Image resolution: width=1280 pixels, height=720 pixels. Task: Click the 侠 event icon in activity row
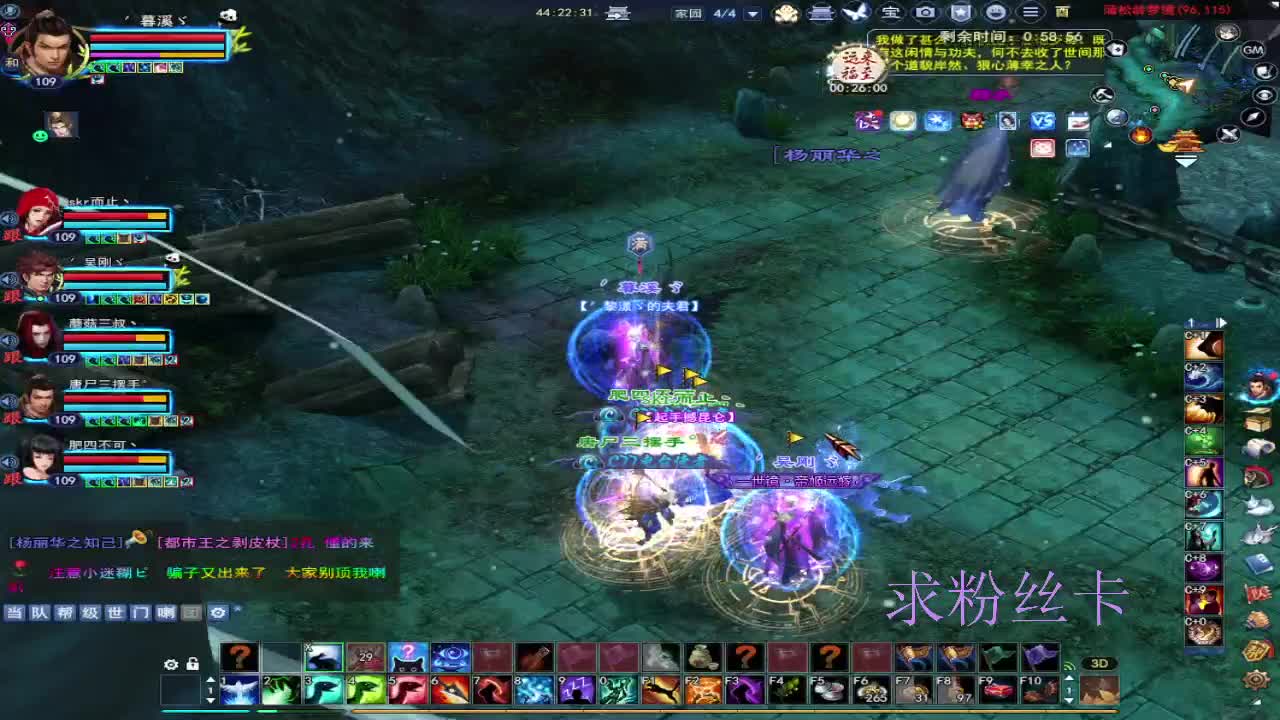coord(868,122)
